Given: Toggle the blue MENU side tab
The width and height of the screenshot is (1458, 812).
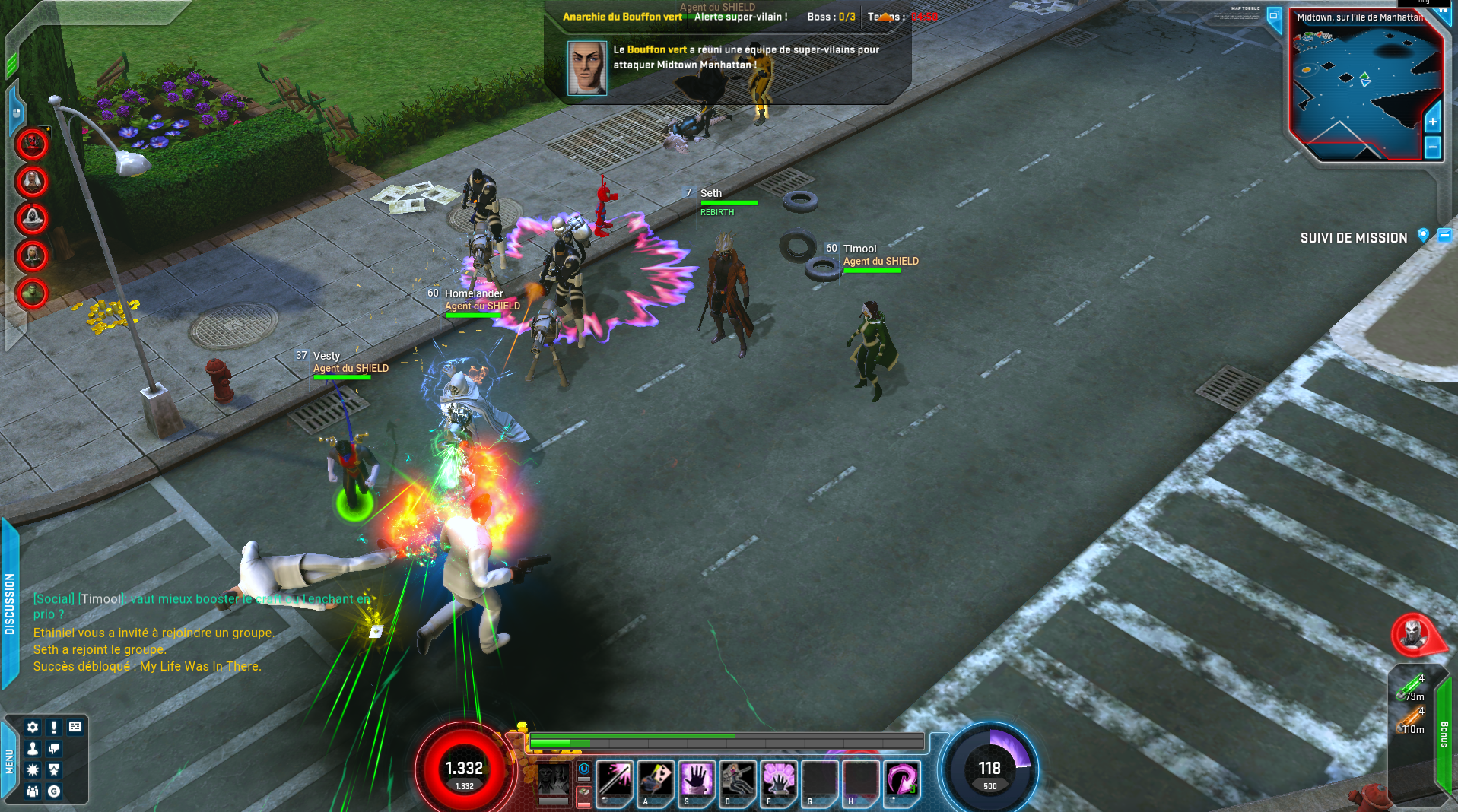Looking at the screenshot, I should [x=9, y=761].
